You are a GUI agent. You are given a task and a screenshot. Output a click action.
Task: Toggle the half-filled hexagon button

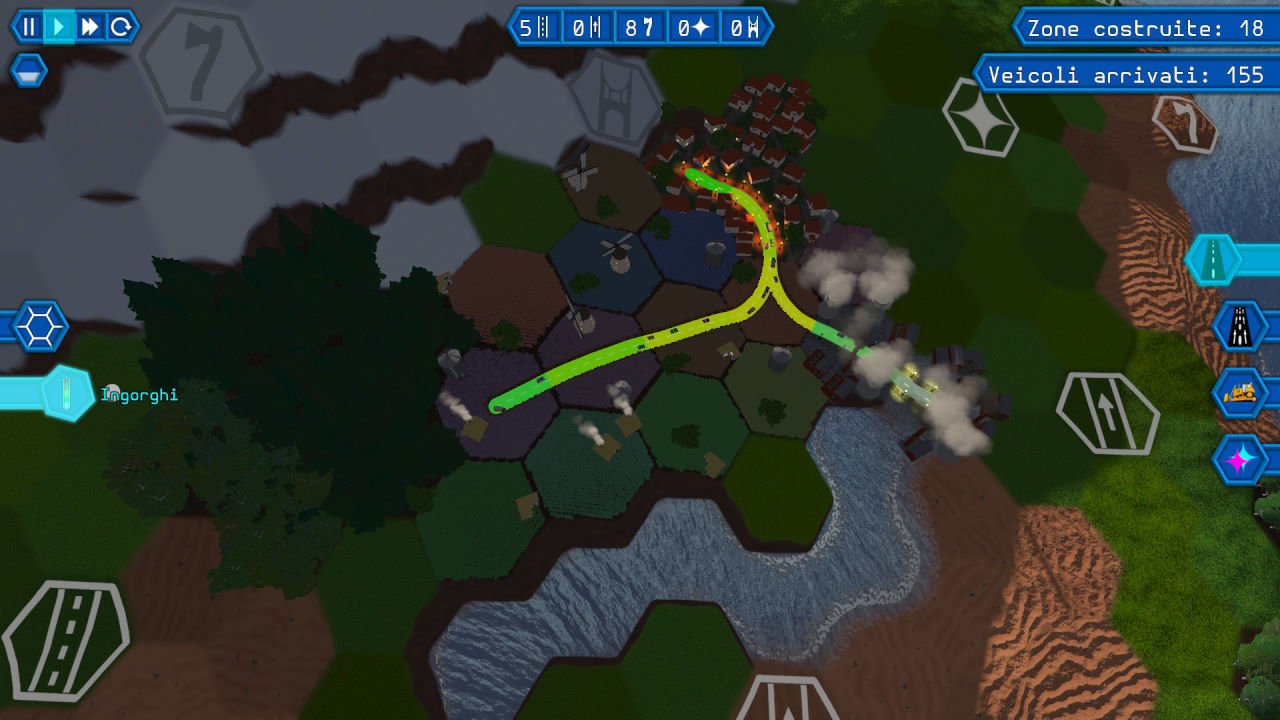coord(28,71)
